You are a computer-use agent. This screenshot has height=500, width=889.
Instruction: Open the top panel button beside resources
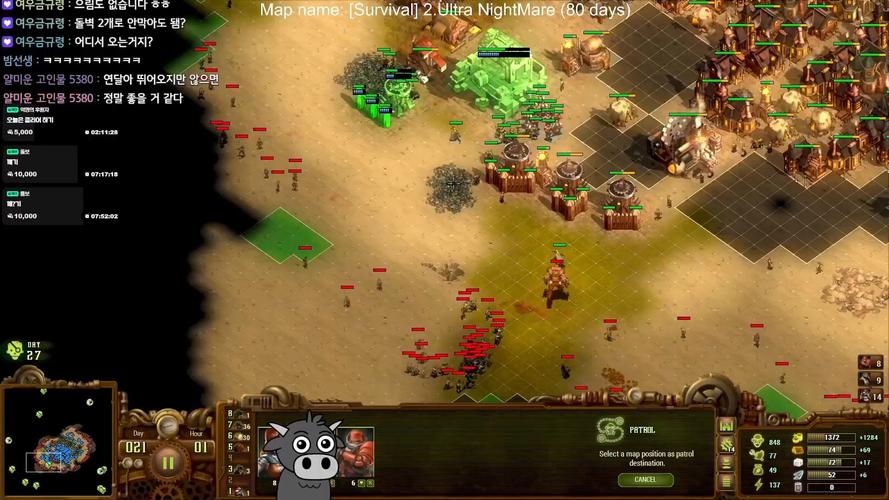tap(727, 428)
